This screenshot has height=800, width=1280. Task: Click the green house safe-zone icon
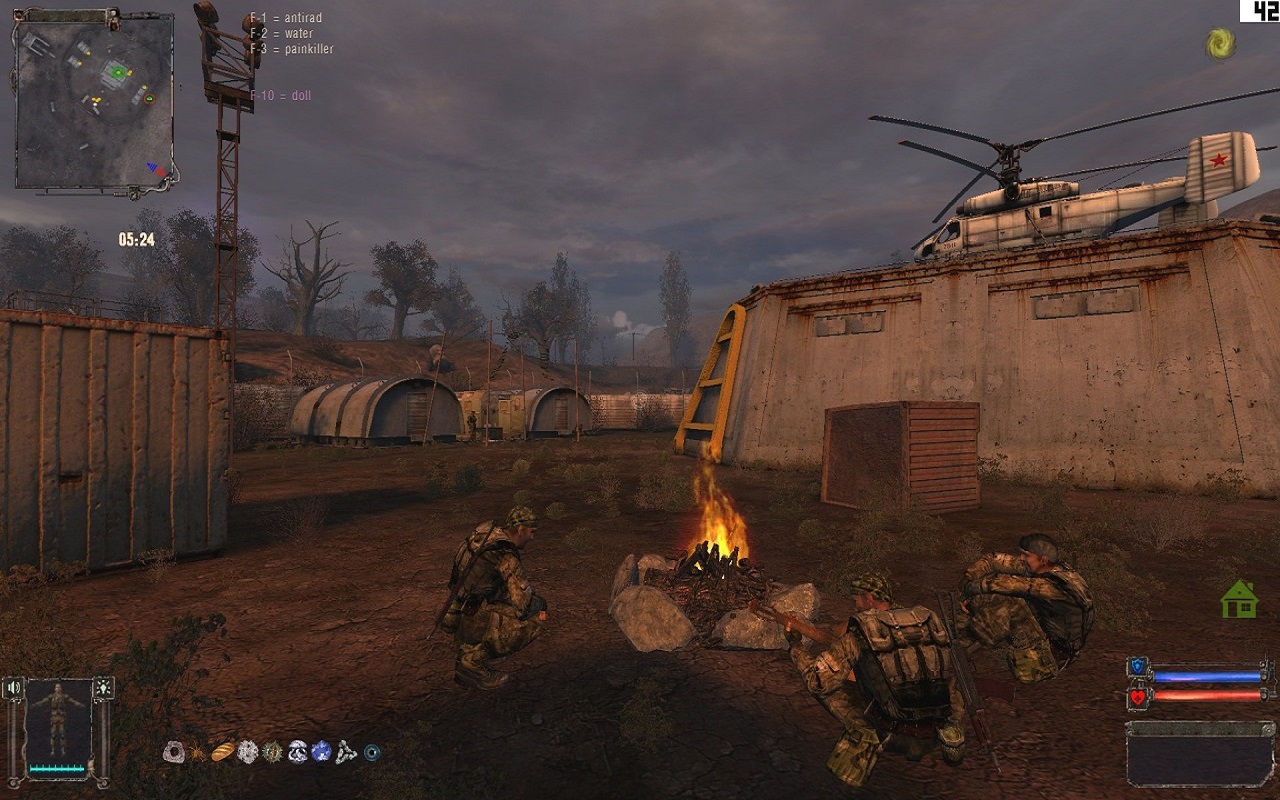[x=1239, y=599]
